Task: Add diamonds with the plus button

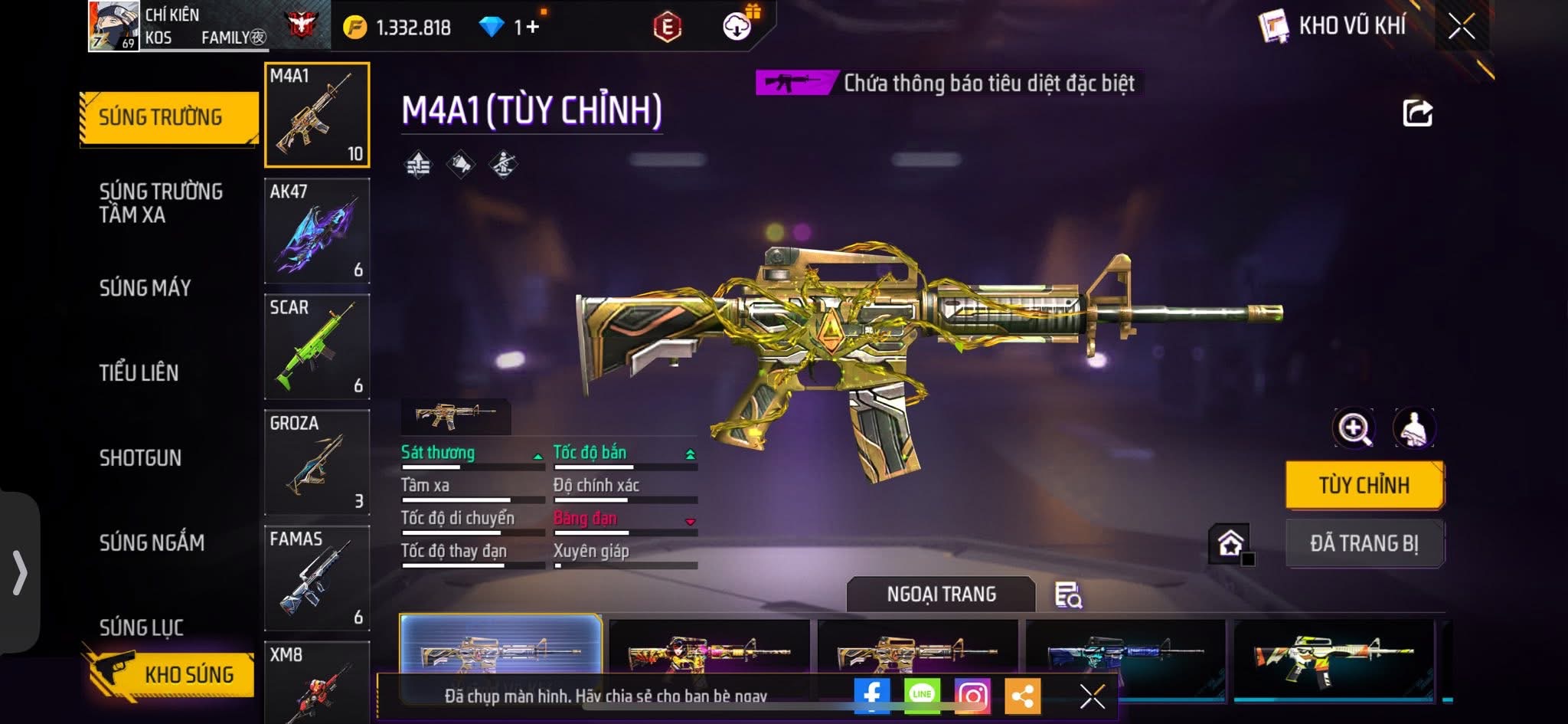Action: (532, 28)
